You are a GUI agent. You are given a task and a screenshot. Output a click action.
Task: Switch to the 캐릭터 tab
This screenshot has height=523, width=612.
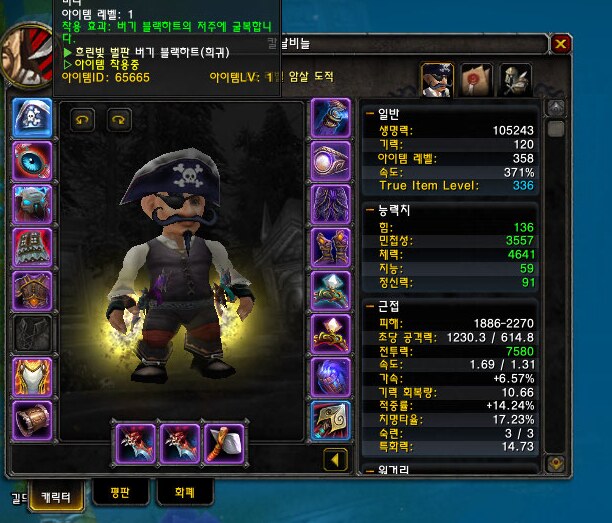click(56, 494)
